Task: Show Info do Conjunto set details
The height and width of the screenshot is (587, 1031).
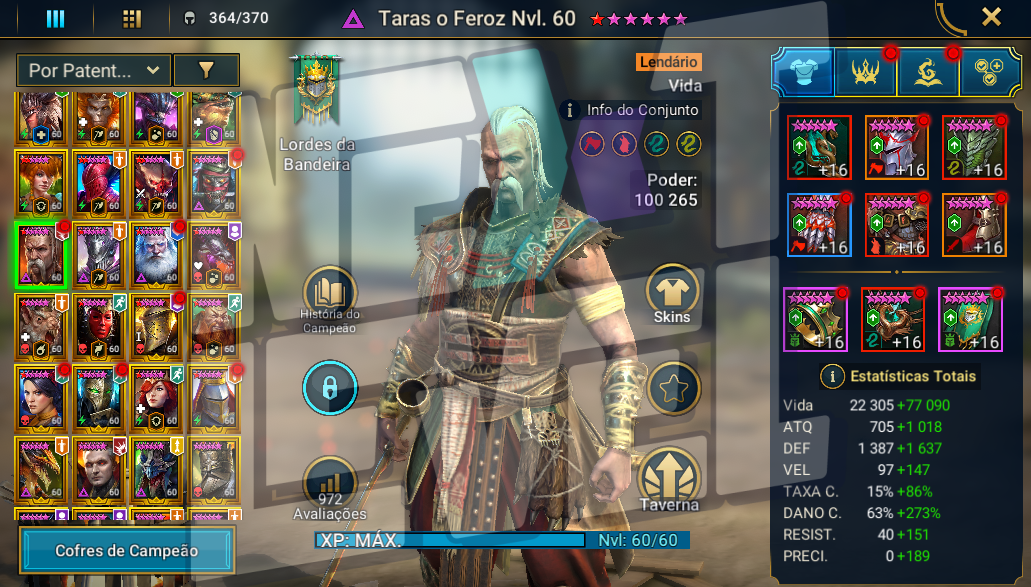Action: [x=632, y=110]
